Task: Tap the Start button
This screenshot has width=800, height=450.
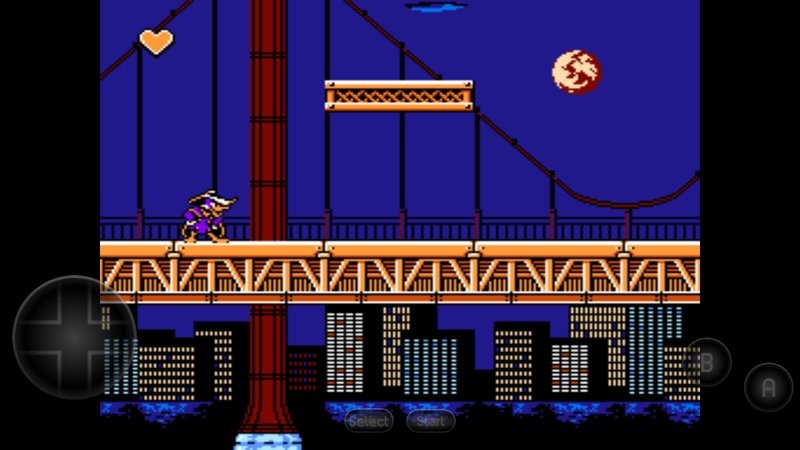Action: click(x=431, y=421)
